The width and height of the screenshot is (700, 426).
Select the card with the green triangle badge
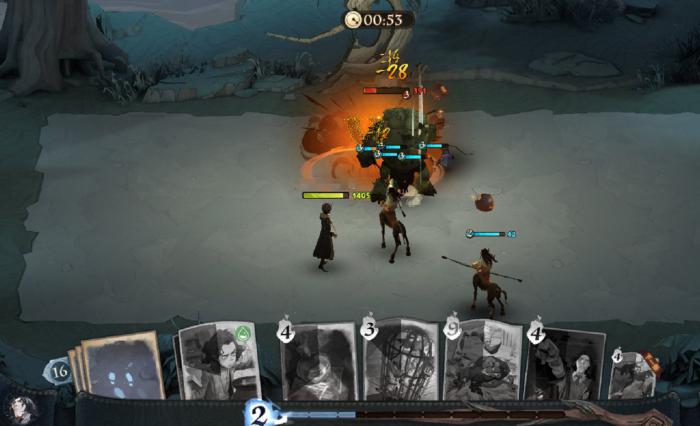pos(219,362)
